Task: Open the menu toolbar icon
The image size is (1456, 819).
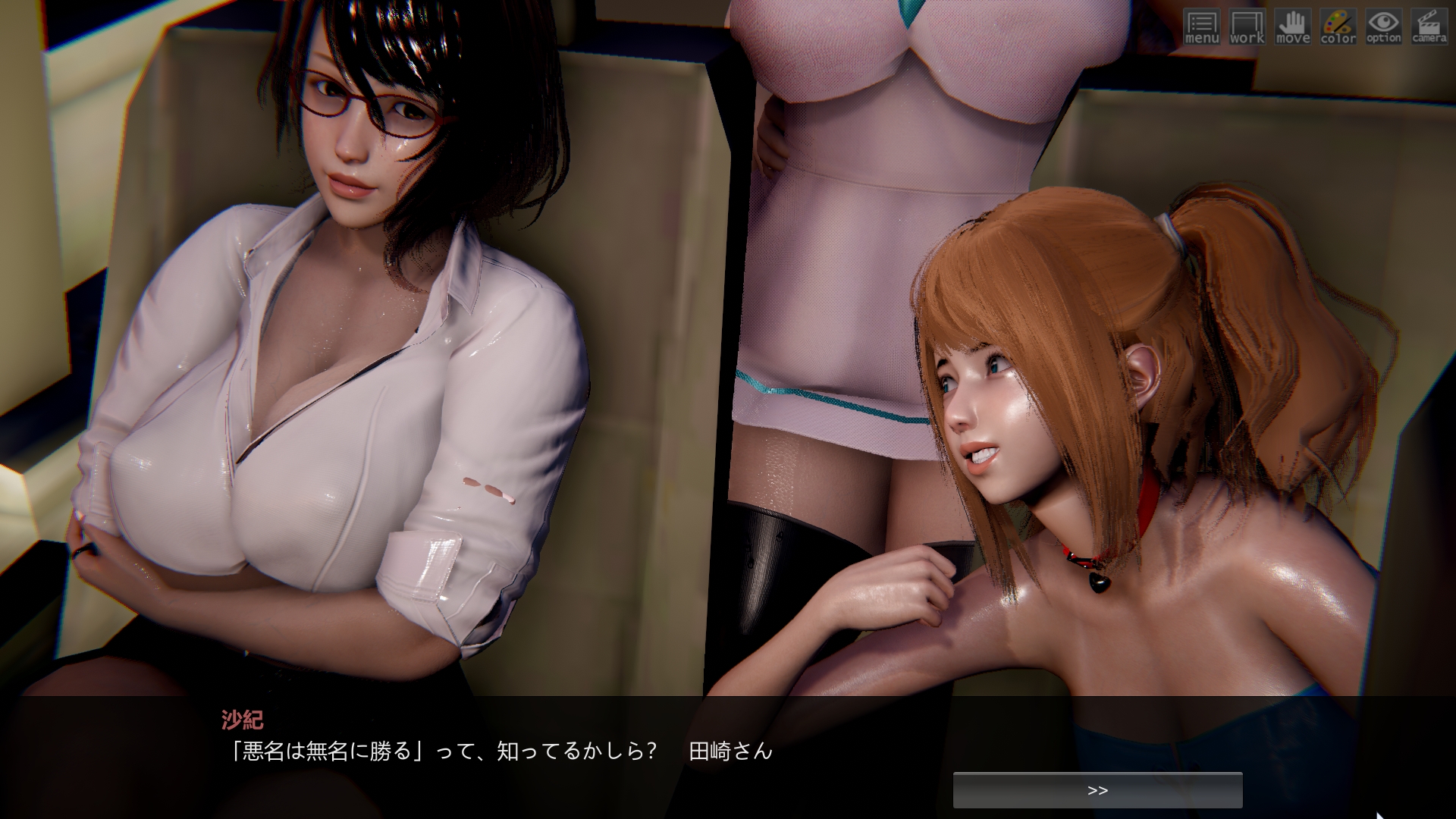Action: [1201, 27]
